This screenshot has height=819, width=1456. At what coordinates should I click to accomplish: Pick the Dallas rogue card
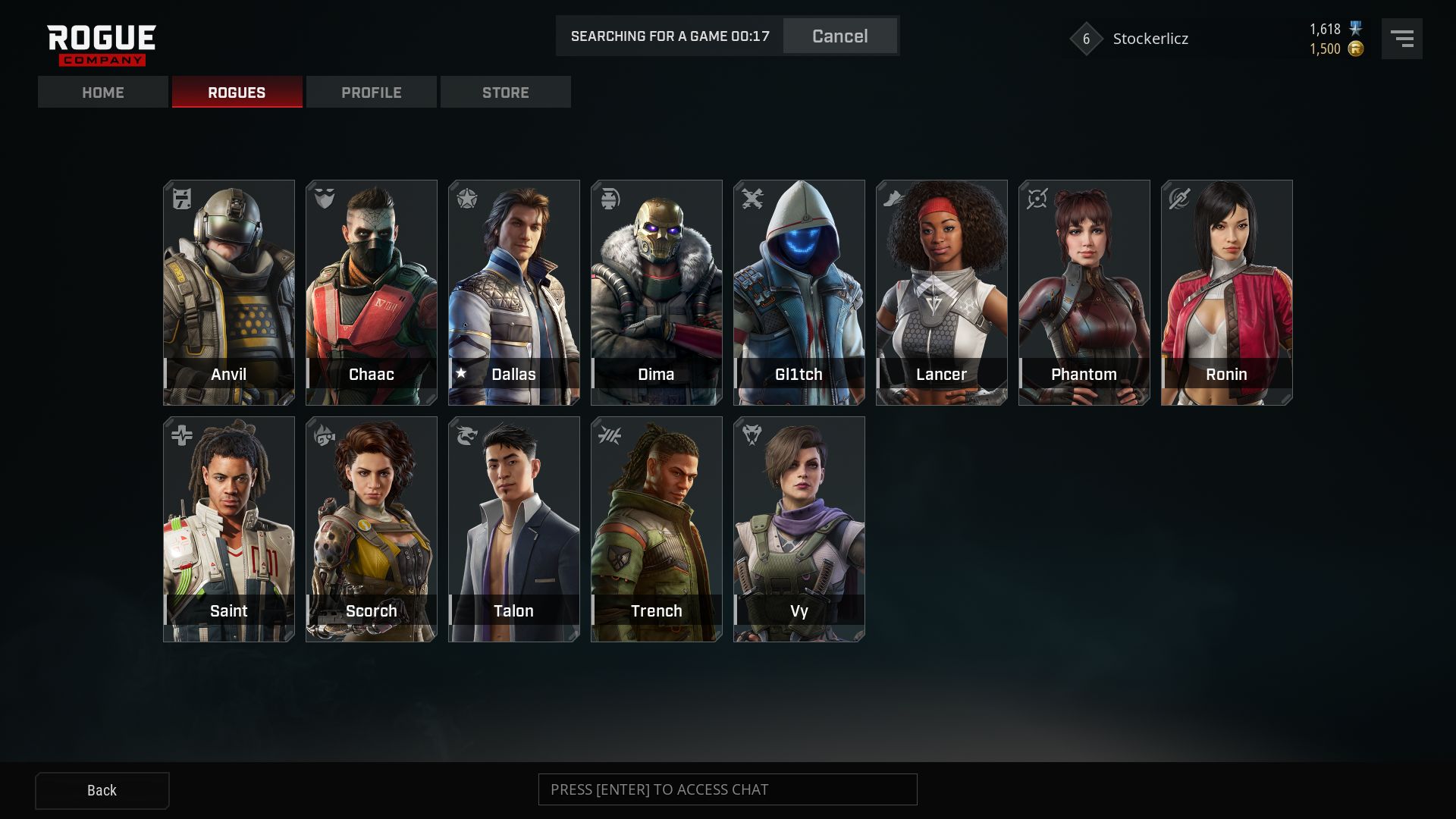(x=514, y=292)
